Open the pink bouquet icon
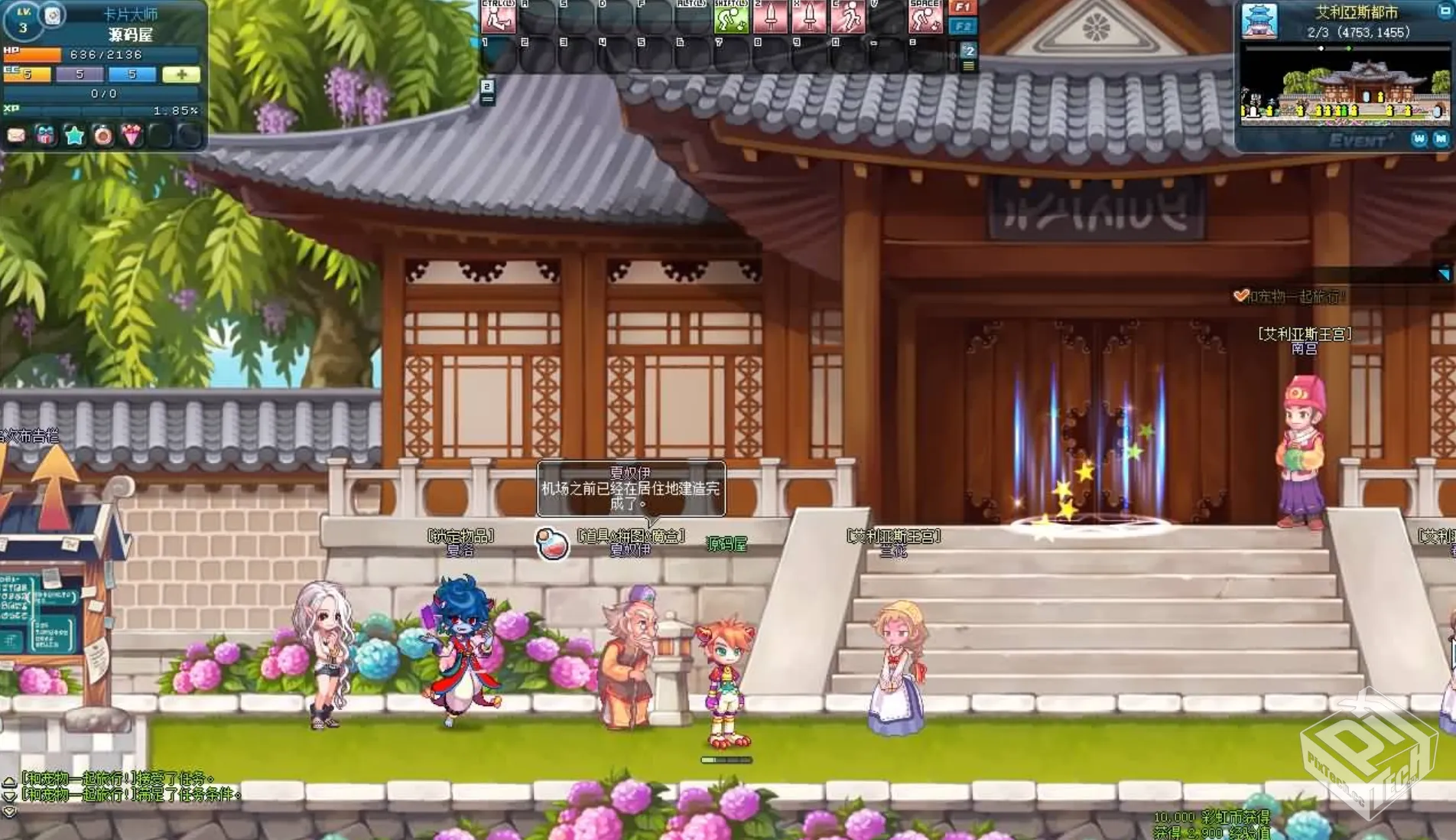 132,136
